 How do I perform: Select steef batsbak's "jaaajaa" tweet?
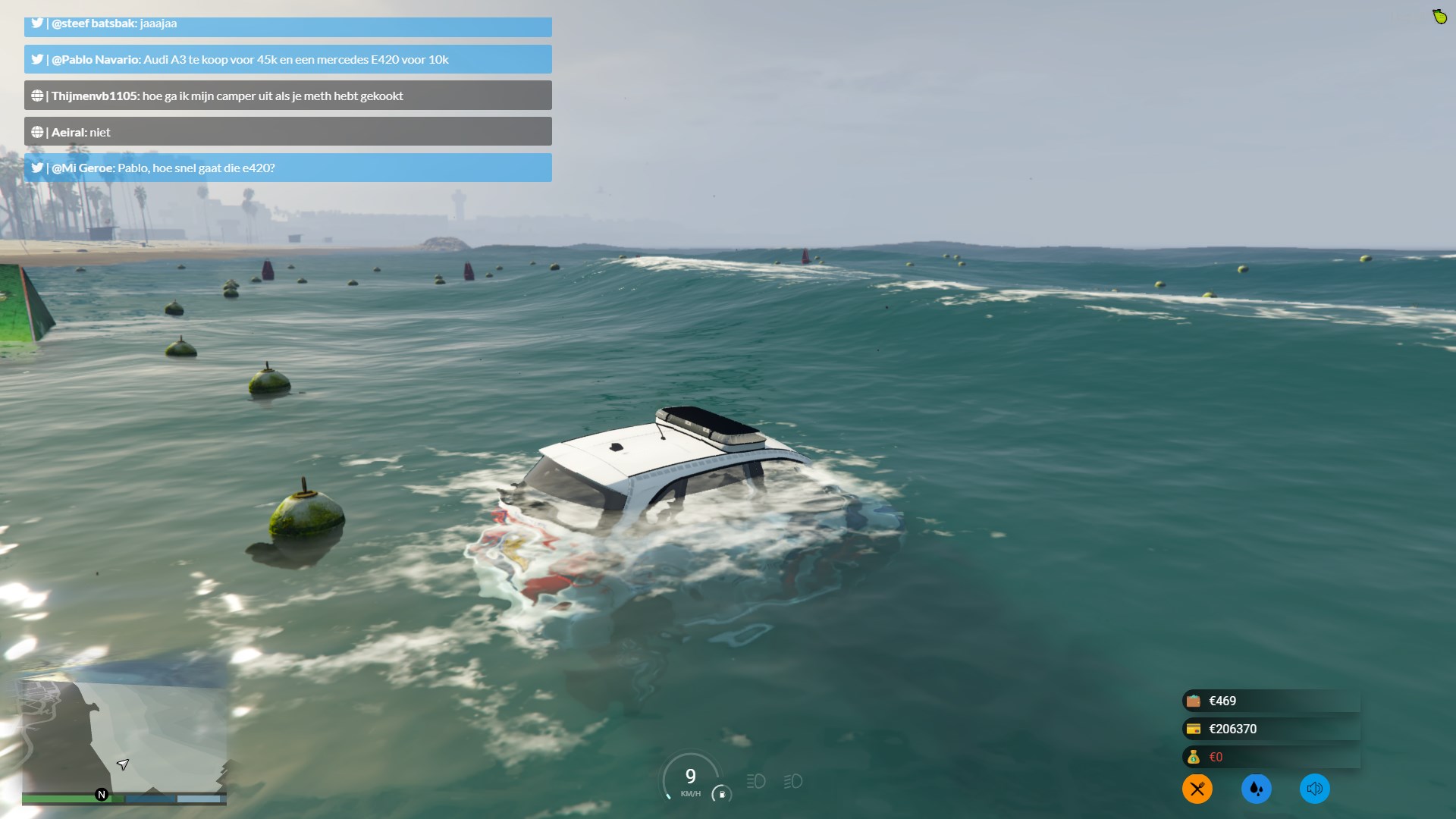click(x=287, y=25)
